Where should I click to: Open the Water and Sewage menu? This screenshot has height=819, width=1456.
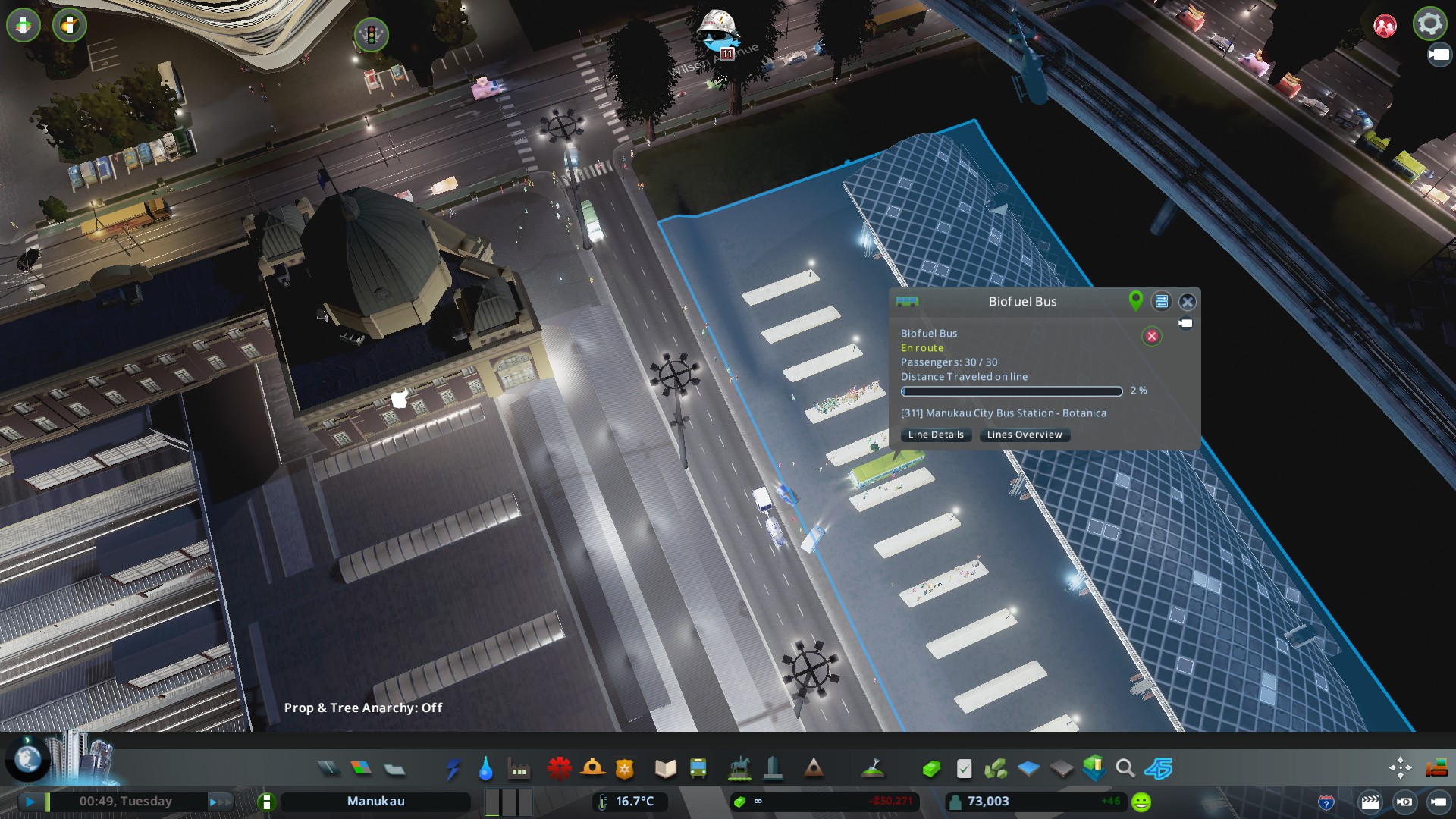485,769
